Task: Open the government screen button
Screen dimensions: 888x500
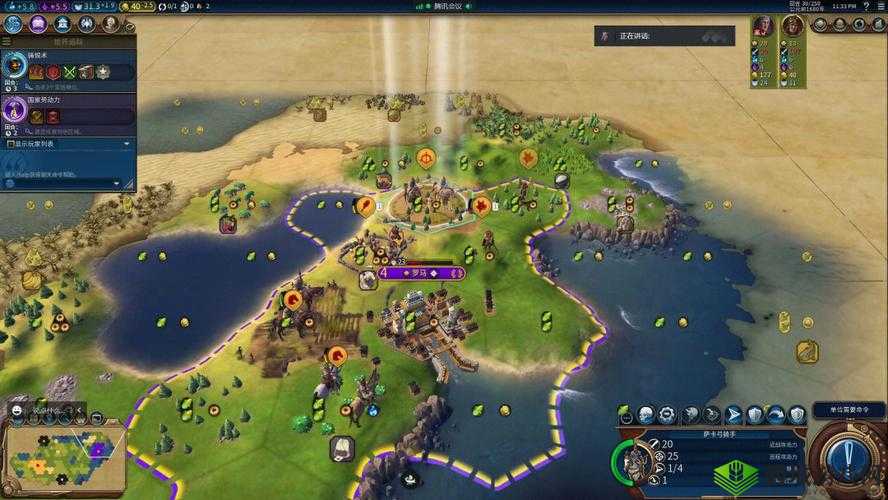Action: pyautogui.click(x=63, y=23)
